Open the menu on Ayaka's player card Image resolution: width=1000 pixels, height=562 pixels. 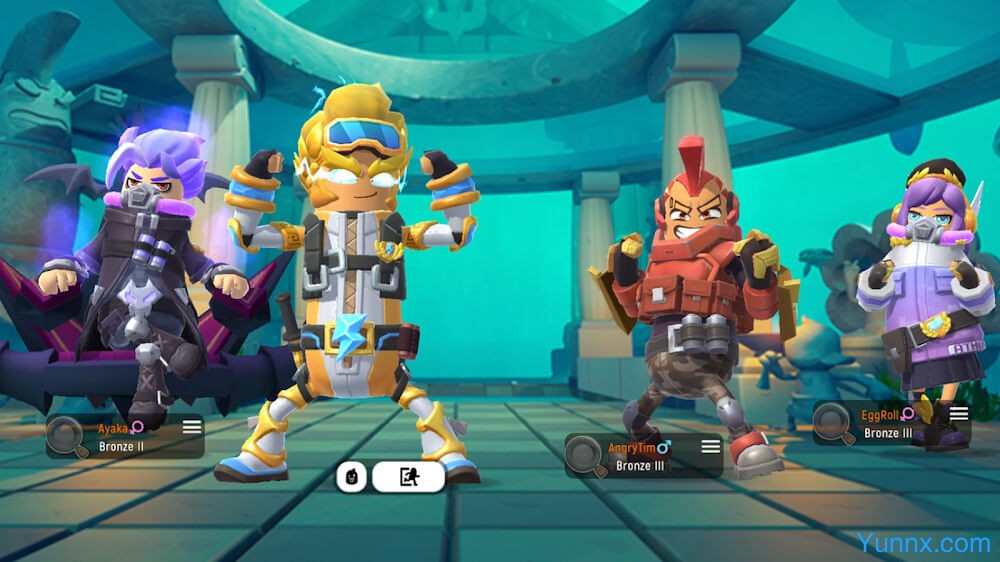coord(192,427)
